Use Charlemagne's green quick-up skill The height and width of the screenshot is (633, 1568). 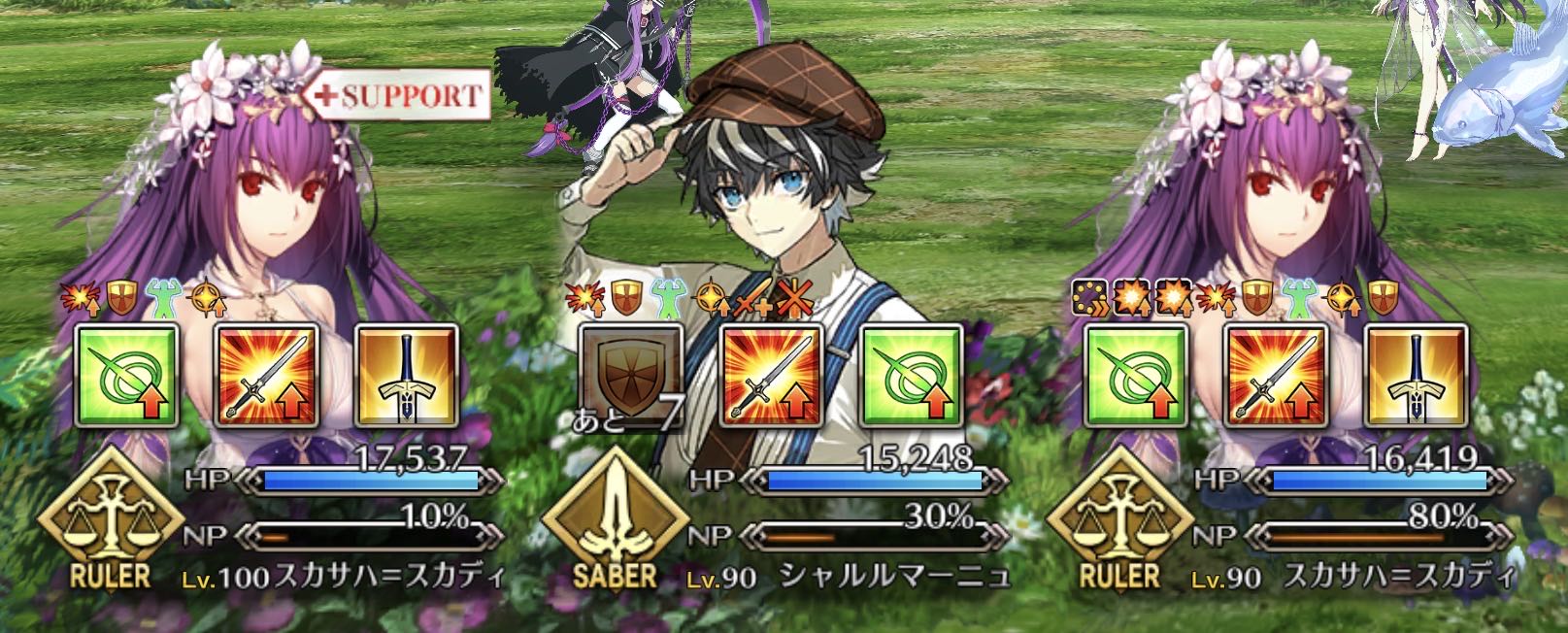(911, 375)
